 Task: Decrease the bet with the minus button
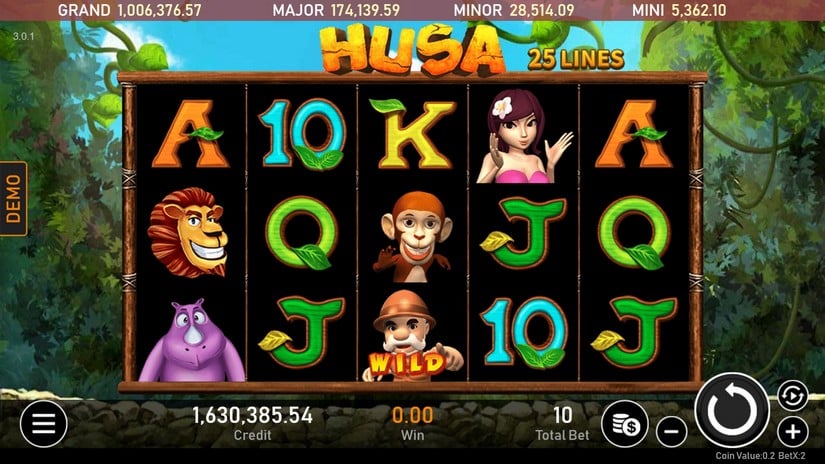672,433
